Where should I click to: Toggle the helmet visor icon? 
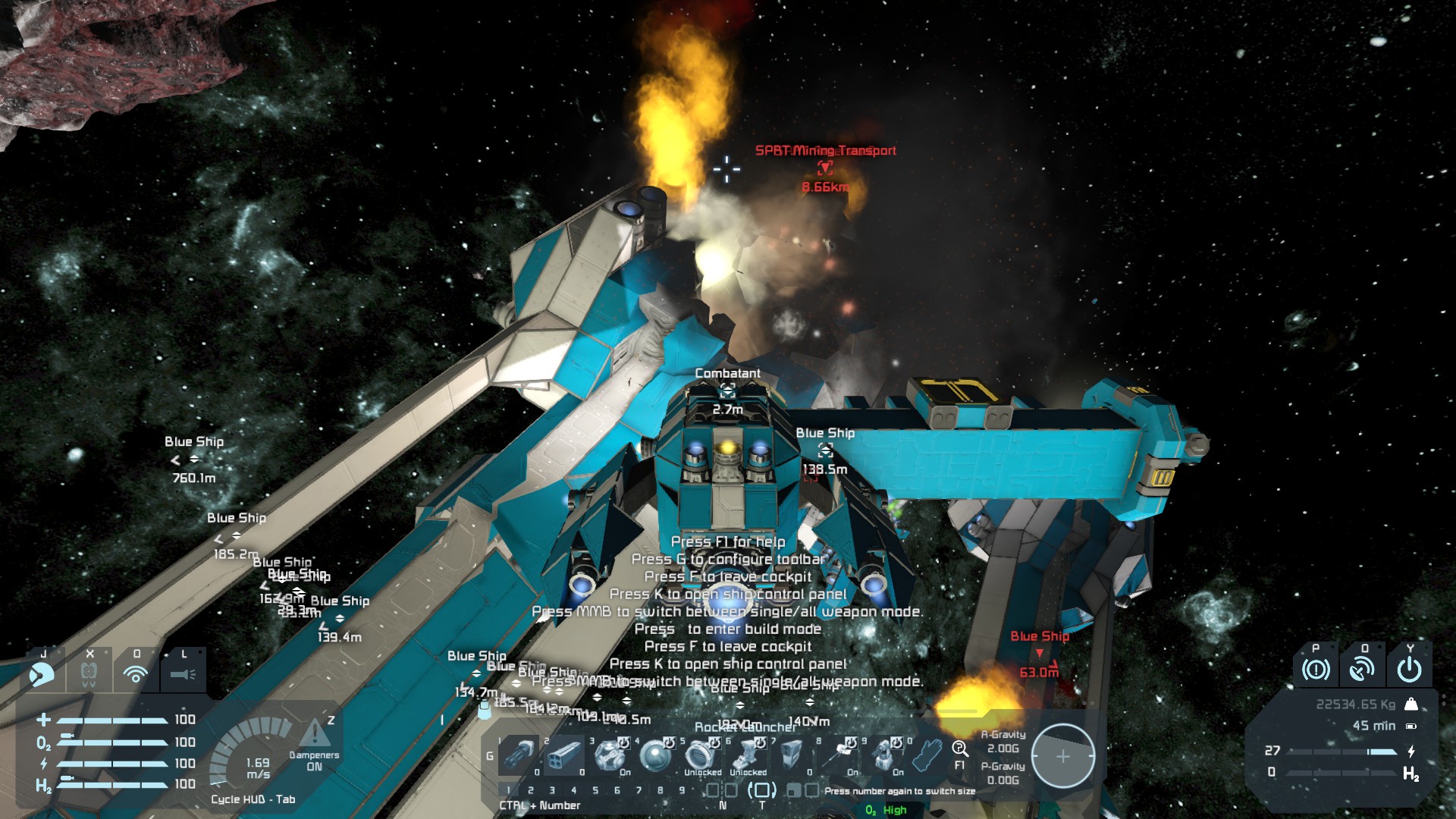42,673
